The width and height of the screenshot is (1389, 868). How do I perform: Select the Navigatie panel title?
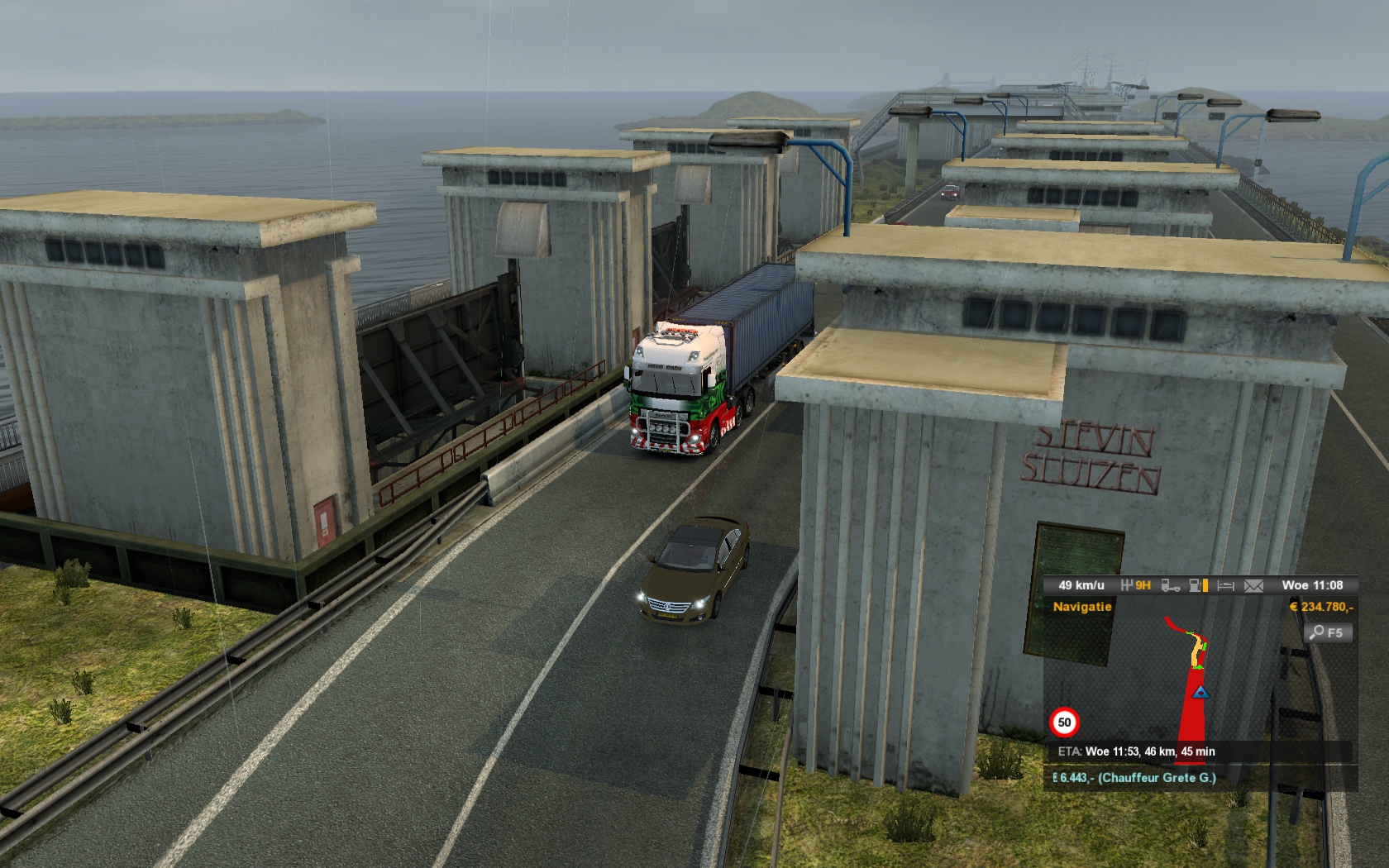1082,607
